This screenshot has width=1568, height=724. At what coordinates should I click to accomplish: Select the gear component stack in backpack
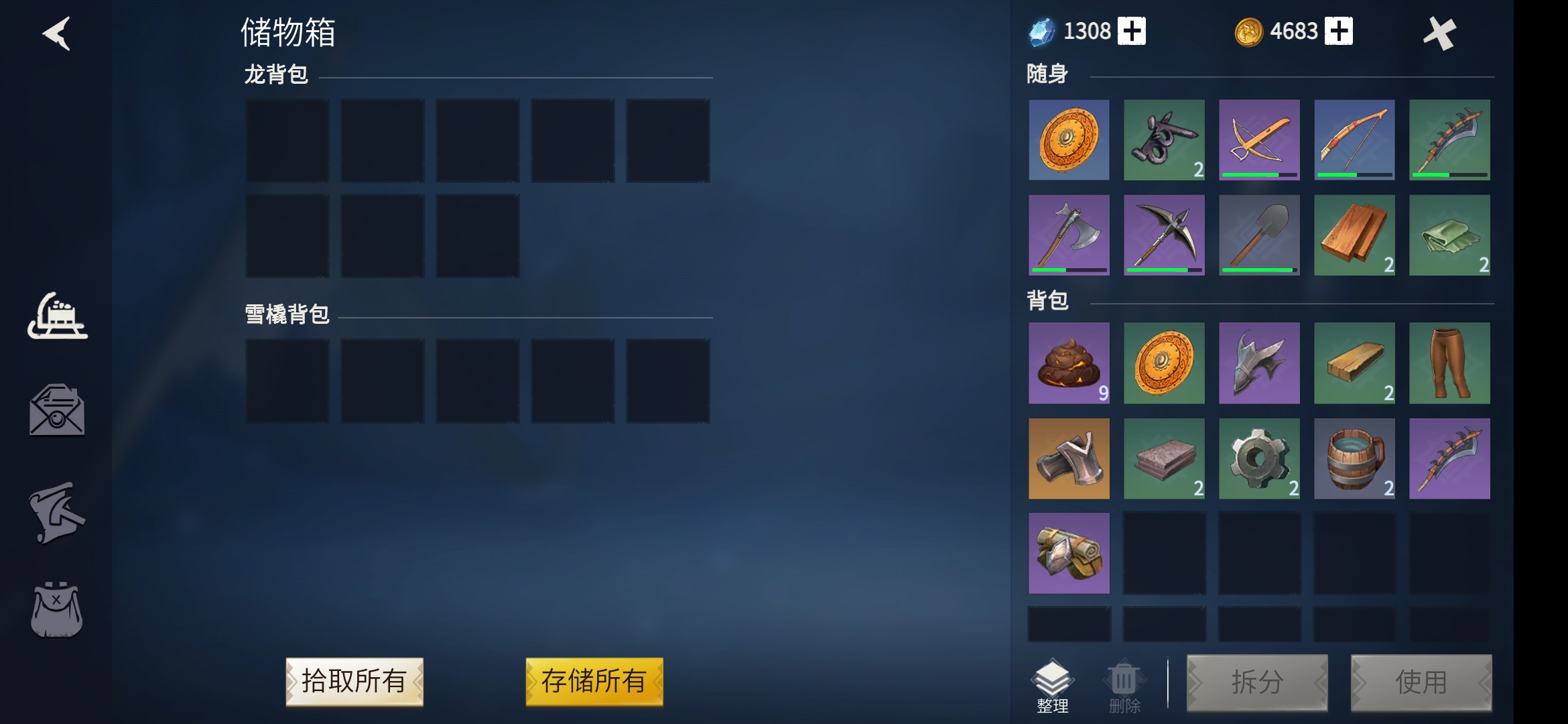point(1260,459)
